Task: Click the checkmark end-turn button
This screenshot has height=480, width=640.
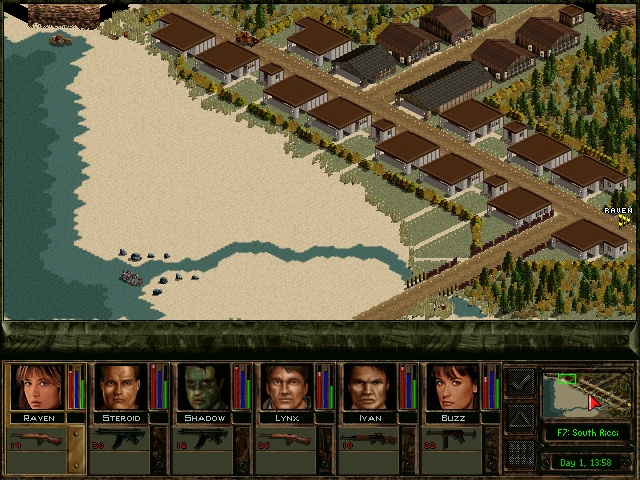Action: [520, 382]
